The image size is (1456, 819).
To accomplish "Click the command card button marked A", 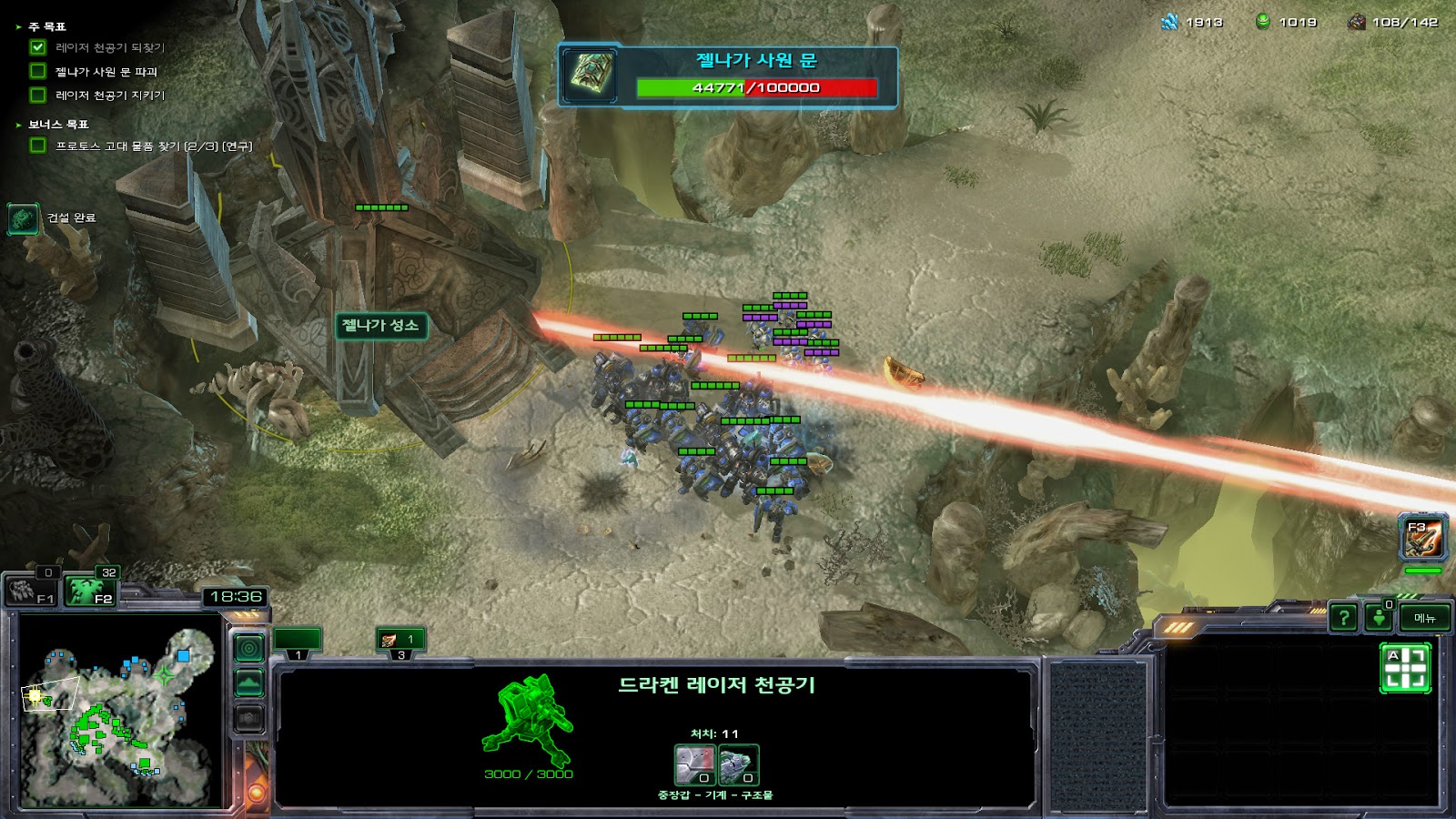I will coord(1405,668).
